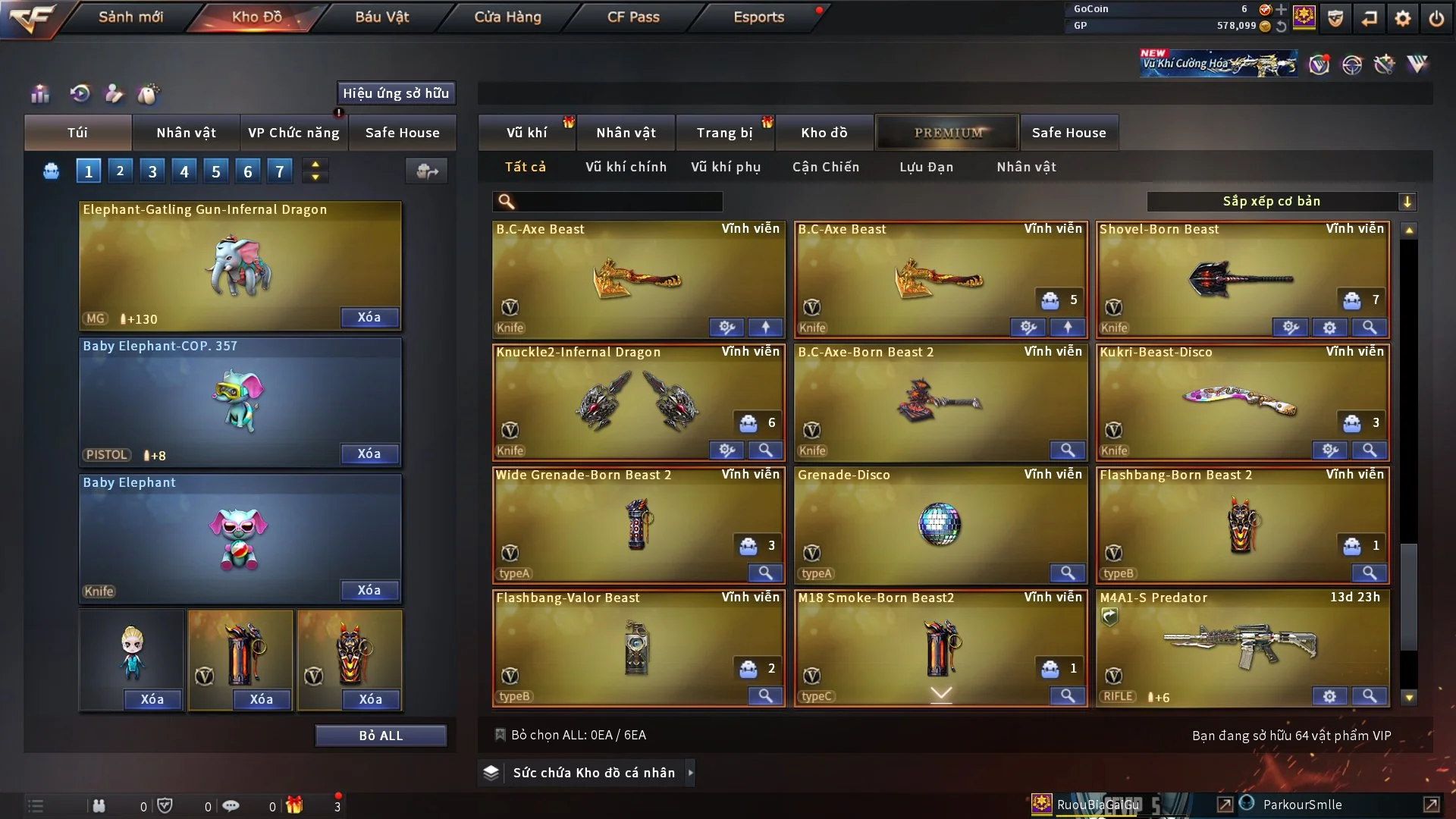Select the VP Chức năng tab
The height and width of the screenshot is (819, 1456).
pyautogui.click(x=293, y=133)
